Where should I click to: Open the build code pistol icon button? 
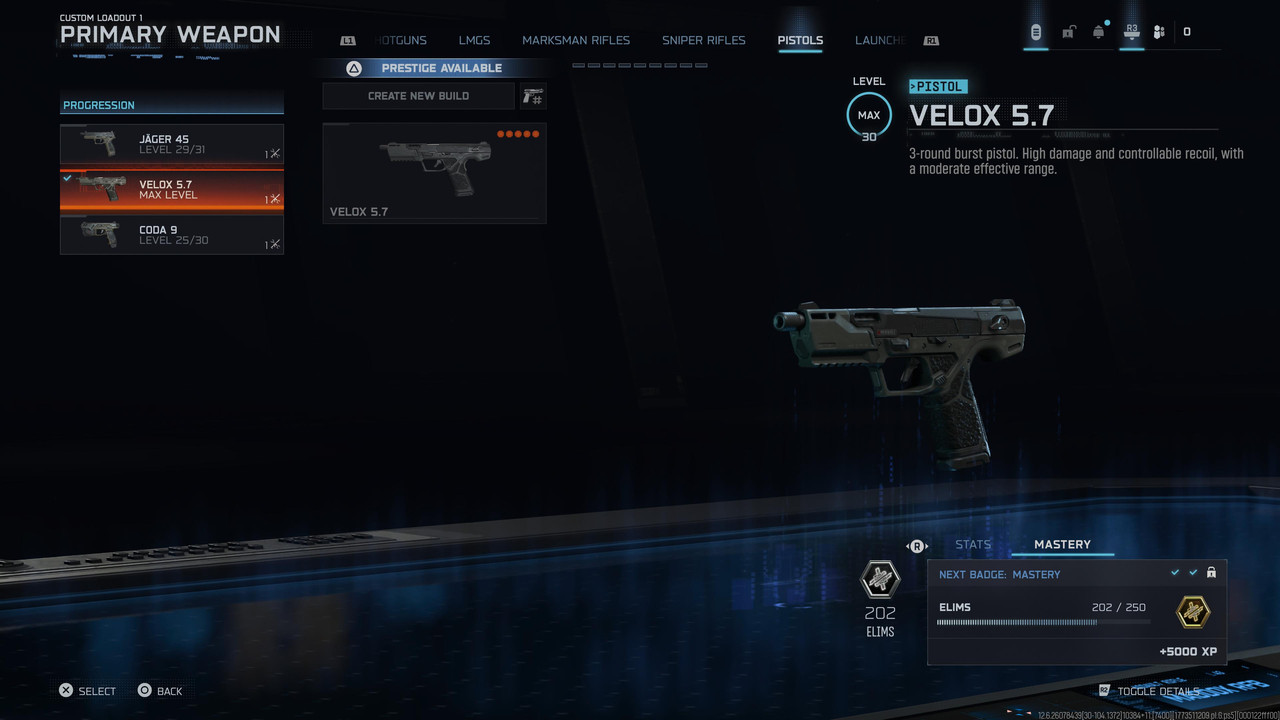(533, 96)
